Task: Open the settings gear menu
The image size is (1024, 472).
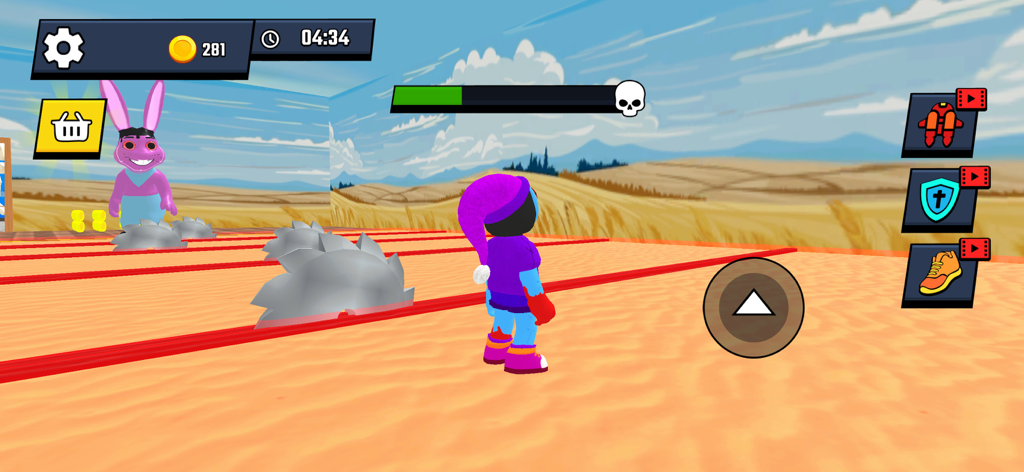Action: click(63, 48)
